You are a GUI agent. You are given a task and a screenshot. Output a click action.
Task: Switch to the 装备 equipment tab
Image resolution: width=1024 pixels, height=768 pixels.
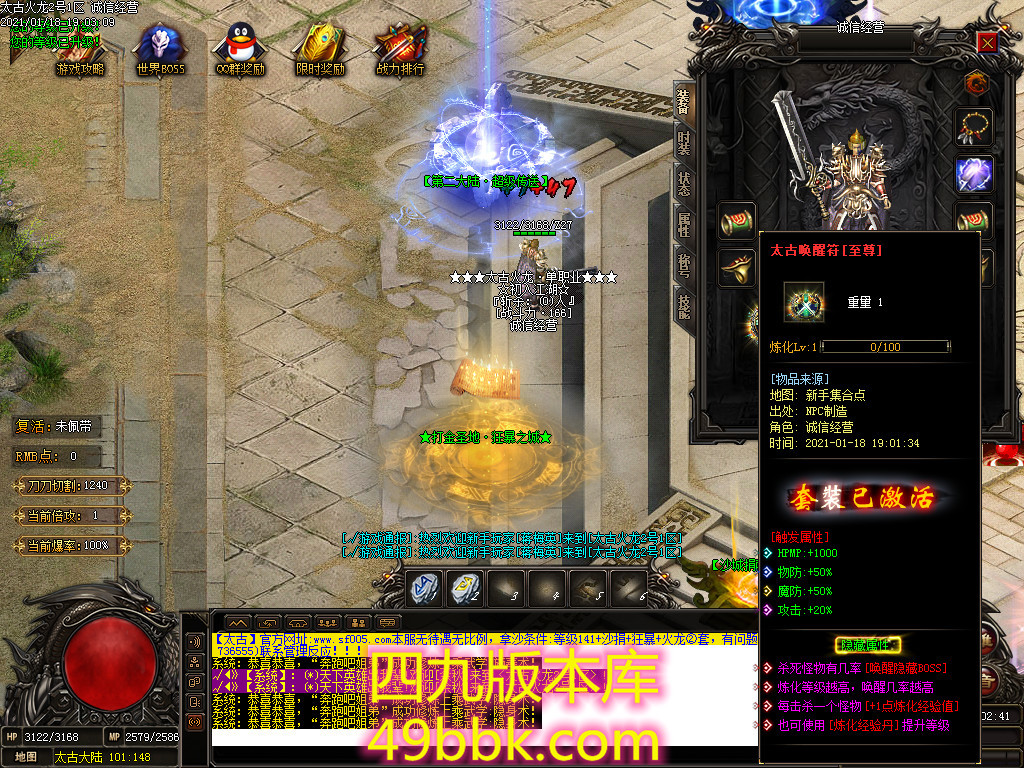tap(684, 100)
